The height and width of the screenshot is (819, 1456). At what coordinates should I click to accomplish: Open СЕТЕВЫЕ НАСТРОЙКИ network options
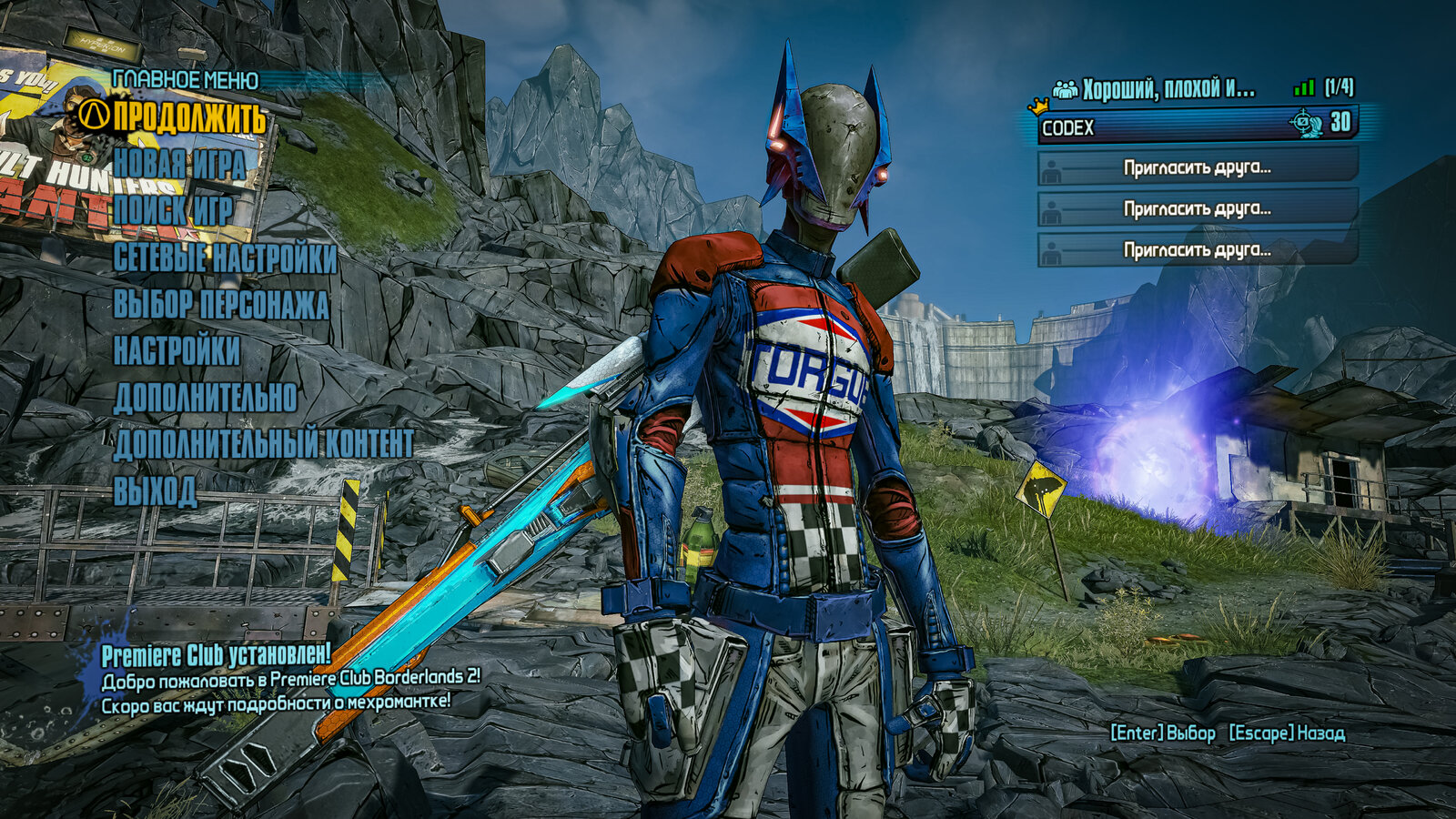click(225, 258)
